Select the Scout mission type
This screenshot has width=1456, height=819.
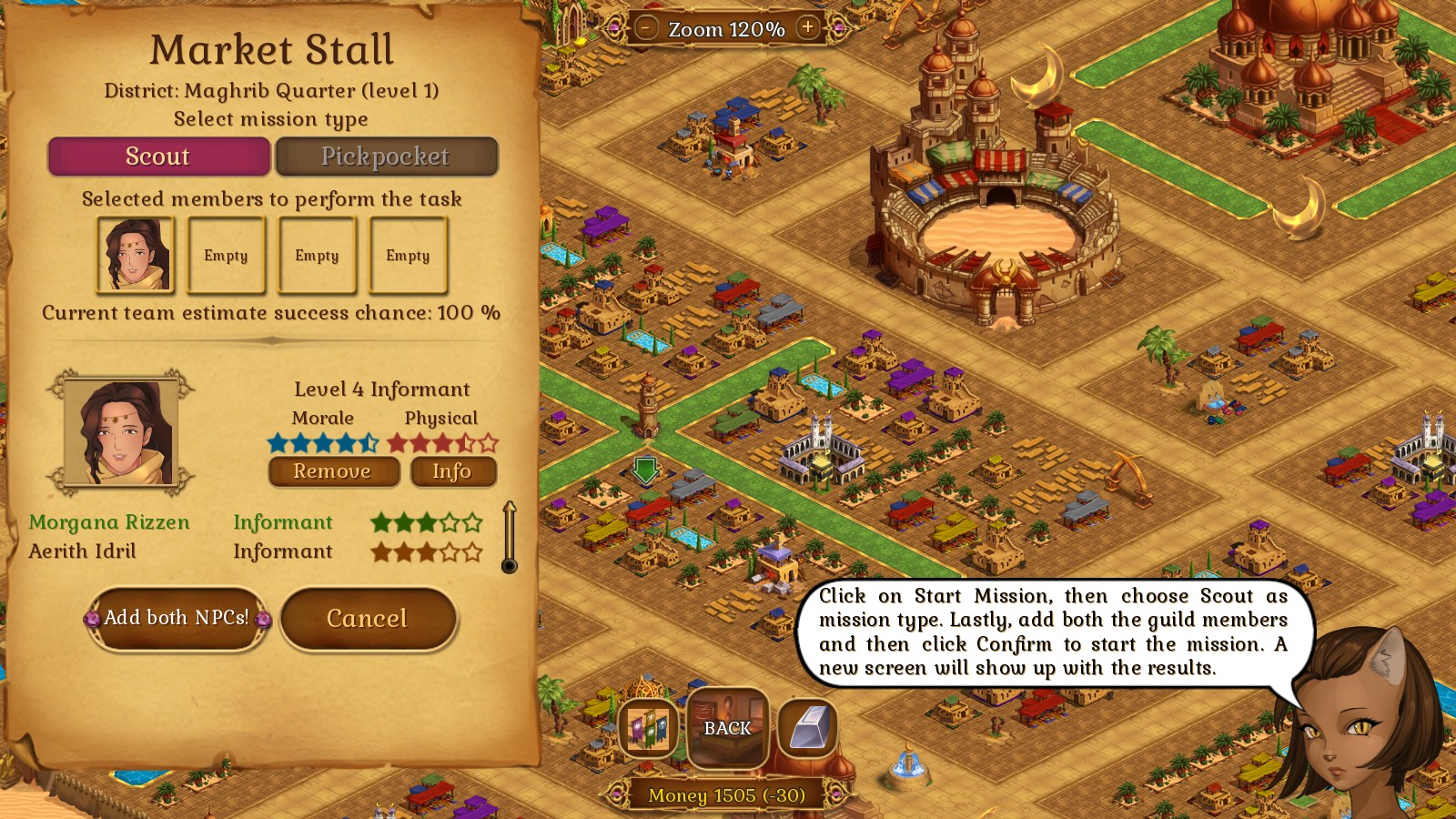pos(158,157)
